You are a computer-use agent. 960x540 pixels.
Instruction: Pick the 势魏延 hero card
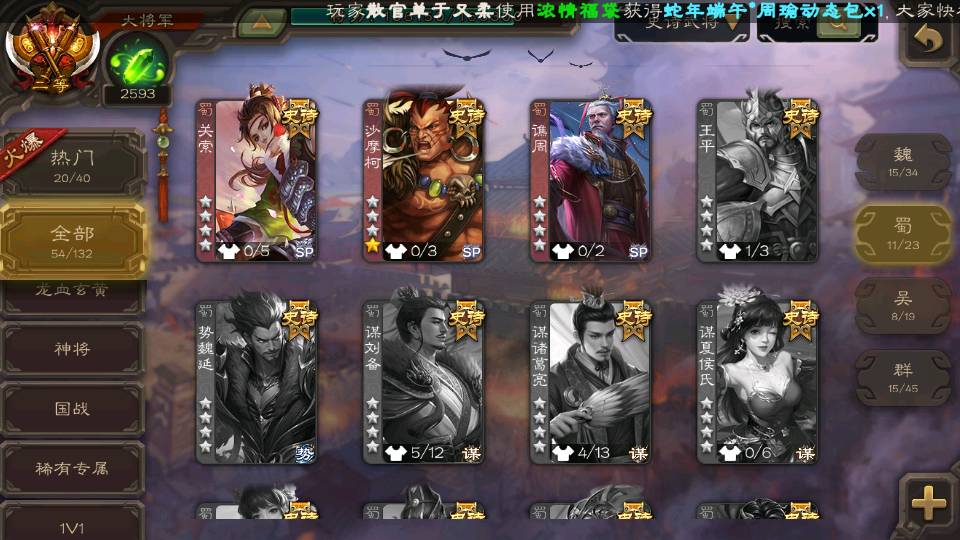click(256, 382)
